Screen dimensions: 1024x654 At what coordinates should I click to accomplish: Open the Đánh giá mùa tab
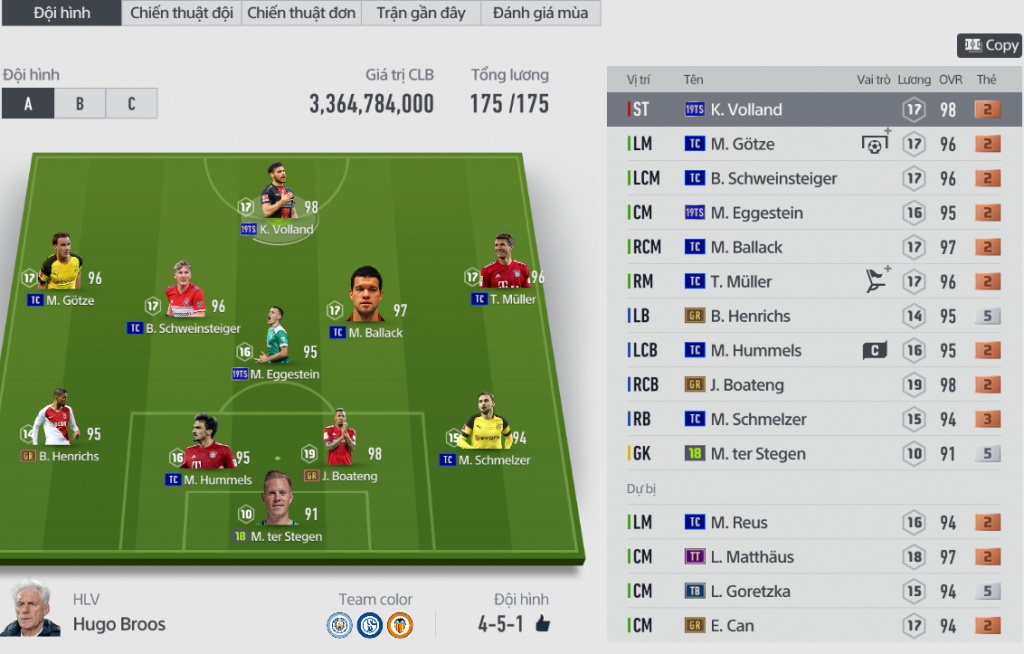coord(541,13)
